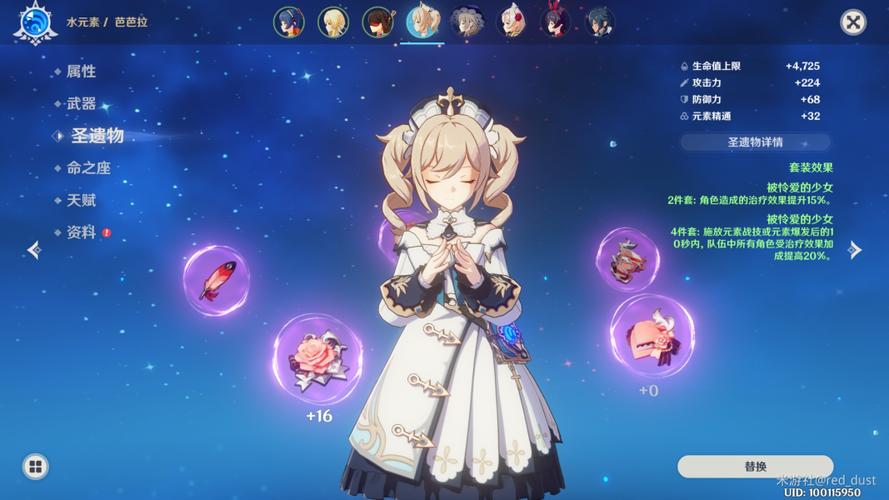Go to previous character with left arrow
The height and width of the screenshot is (500, 889).
(34, 250)
